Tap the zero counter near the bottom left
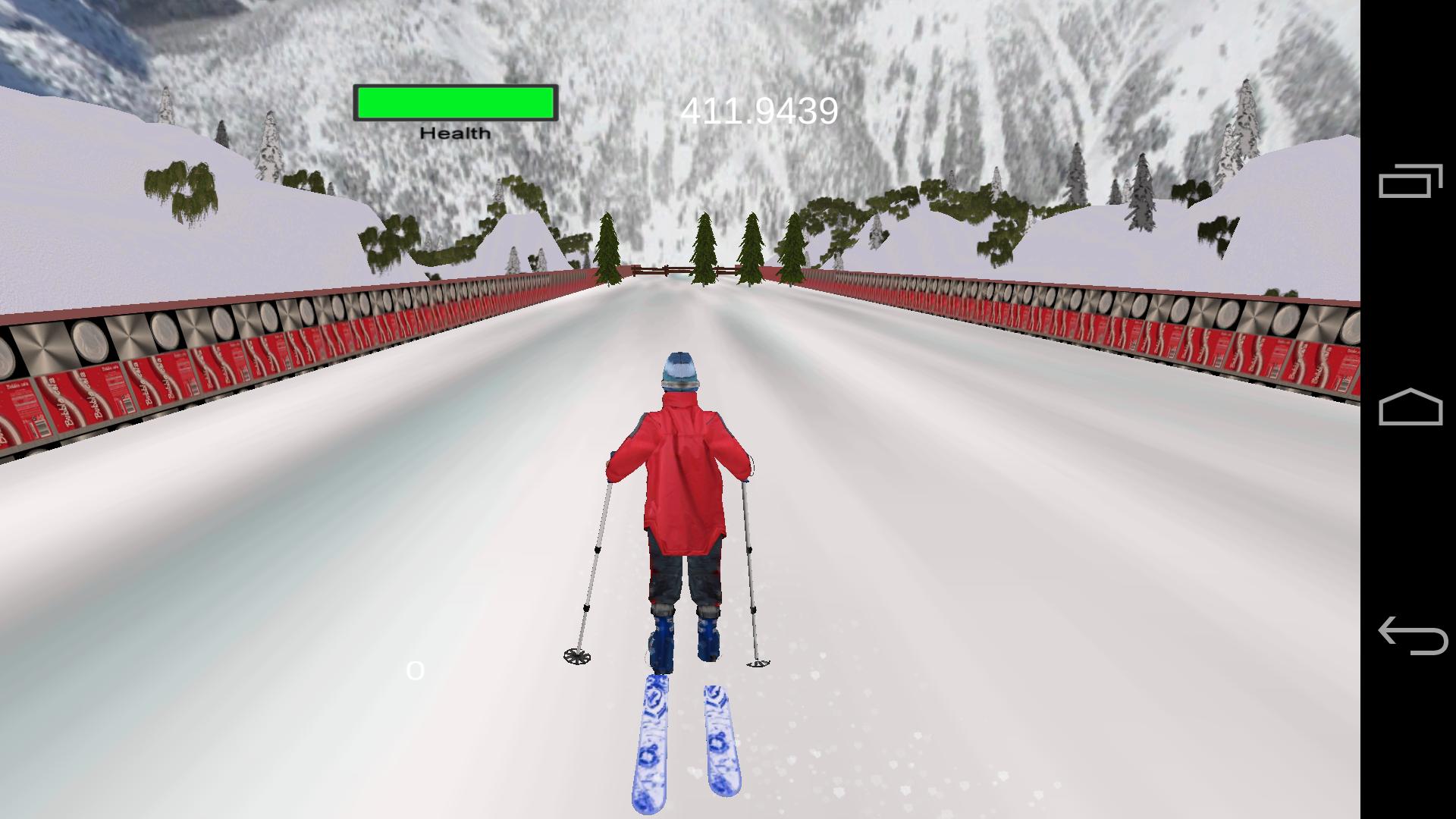Image resolution: width=1456 pixels, height=819 pixels. click(416, 670)
